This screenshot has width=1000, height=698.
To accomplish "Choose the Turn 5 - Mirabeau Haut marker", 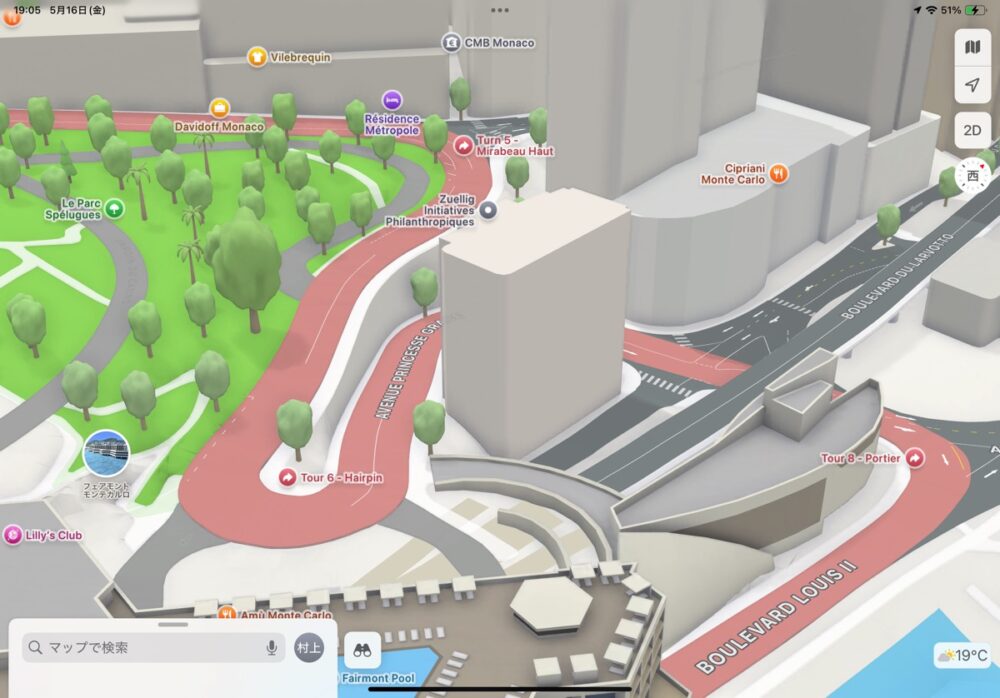I will [464, 145].
